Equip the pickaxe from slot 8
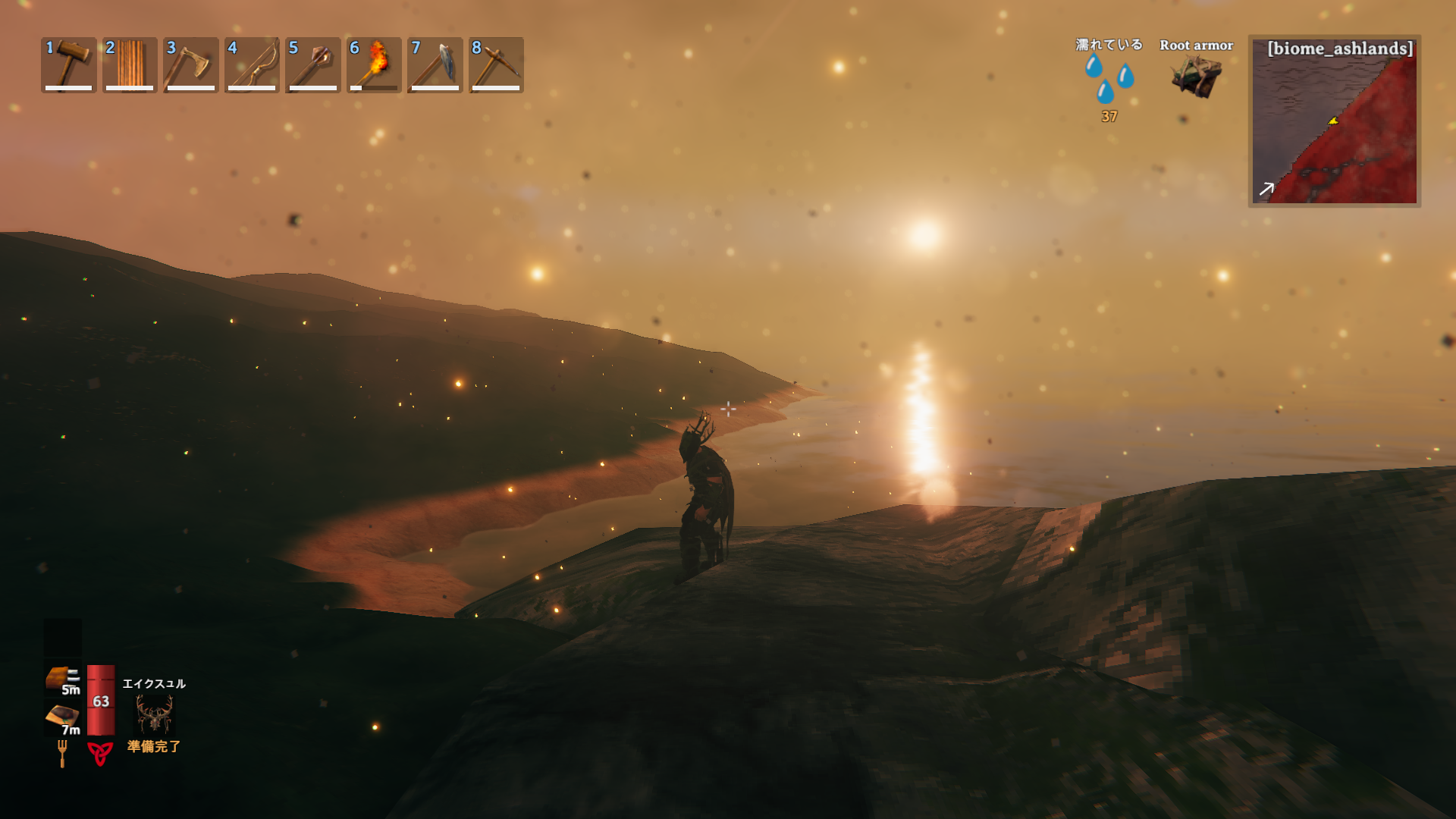1456x819 pixels. 496,64
